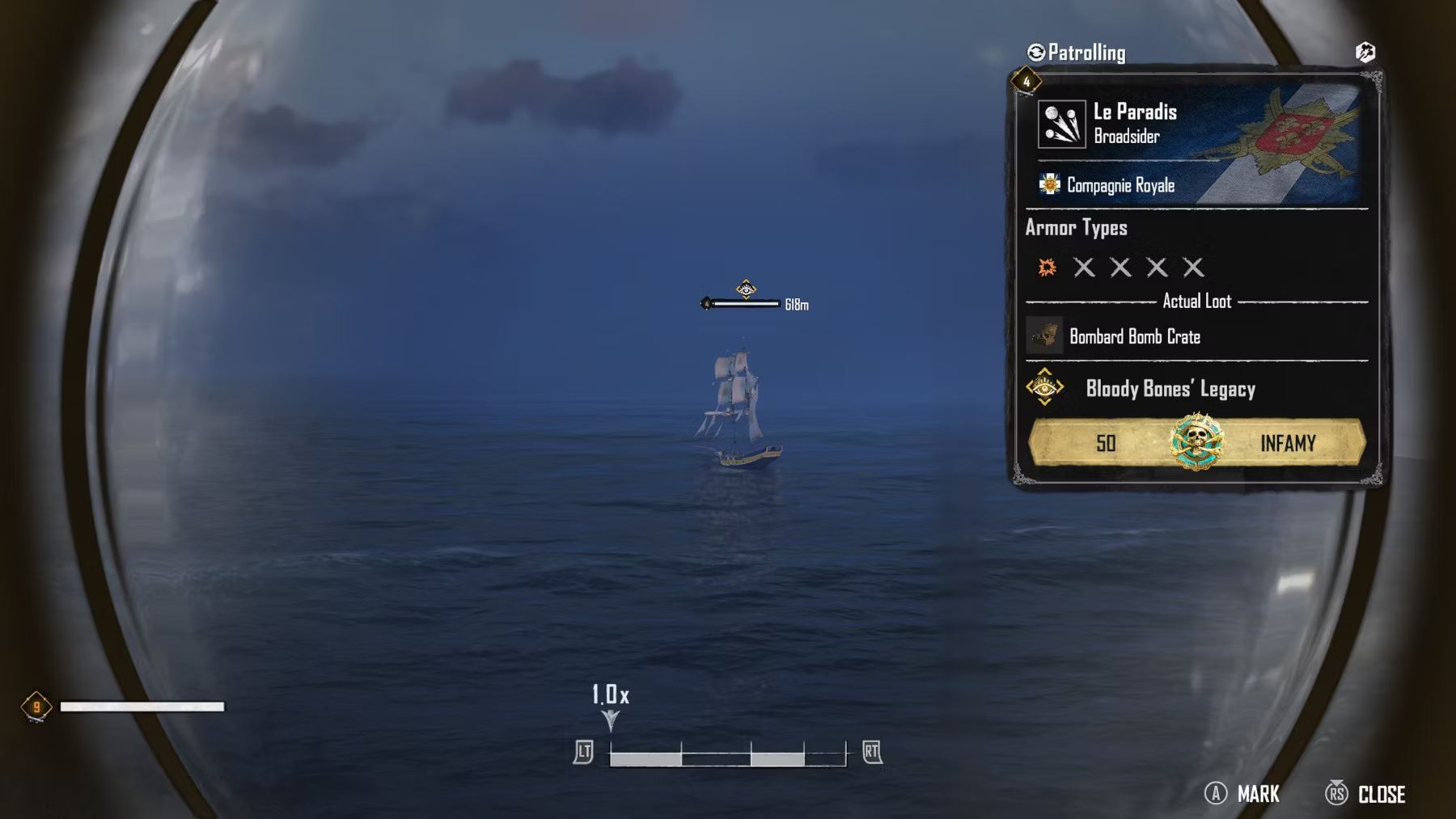1456x819 pixels.
Task: Click the Broadsider ship type icon
Action: (1061, 125)
